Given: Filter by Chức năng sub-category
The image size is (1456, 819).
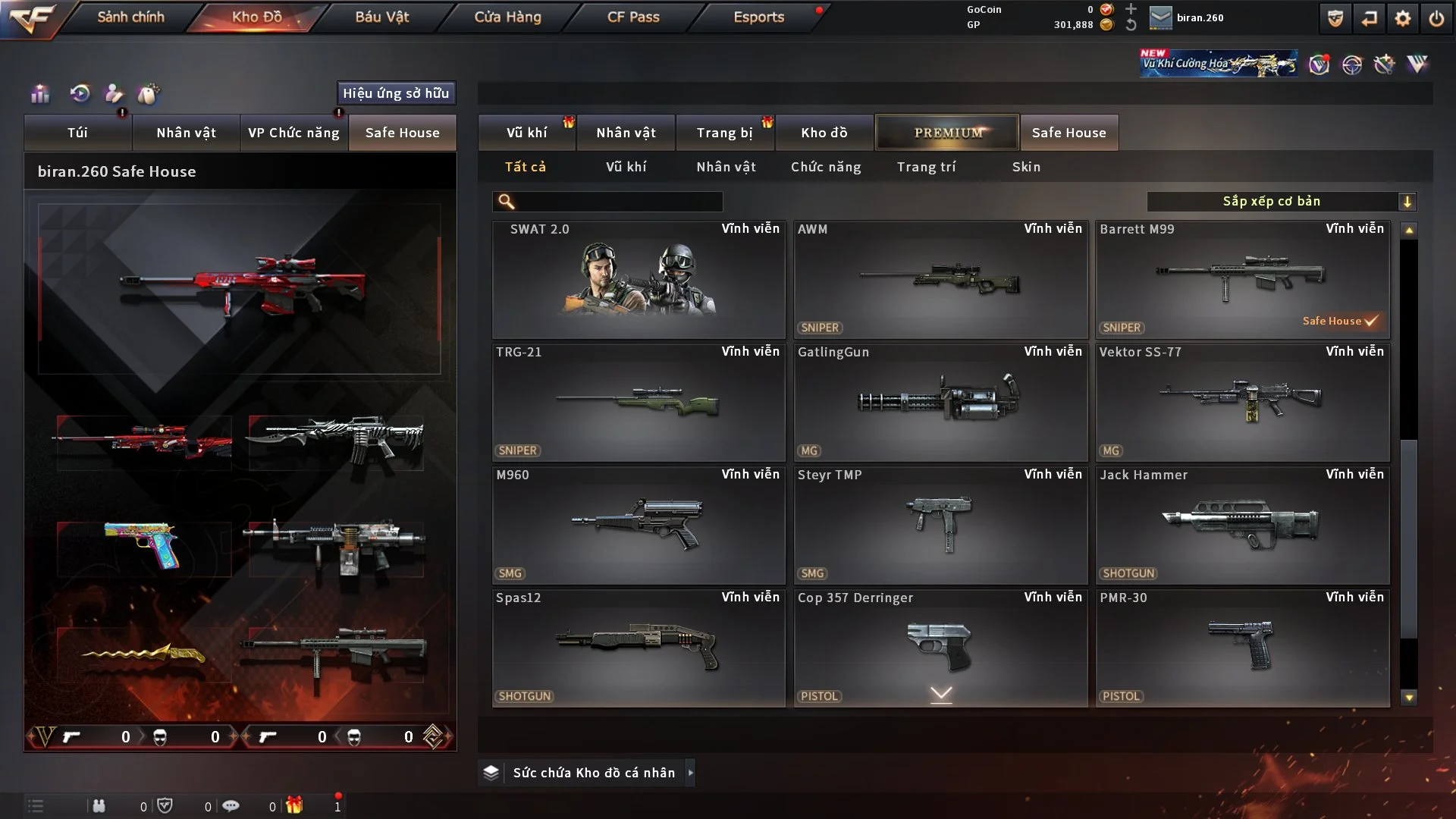Looking at the screenshot, I should point(826,167).
